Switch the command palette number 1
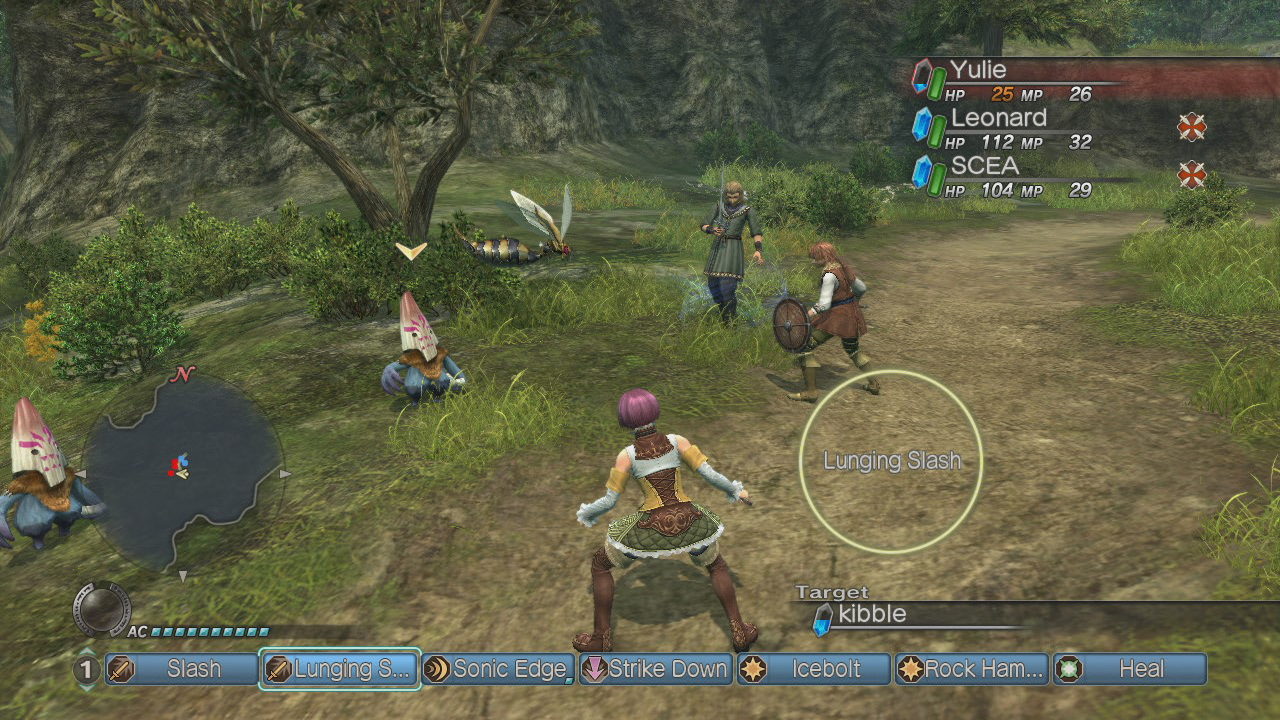This screenshot has height=720, width=1280. coord(87,669)
